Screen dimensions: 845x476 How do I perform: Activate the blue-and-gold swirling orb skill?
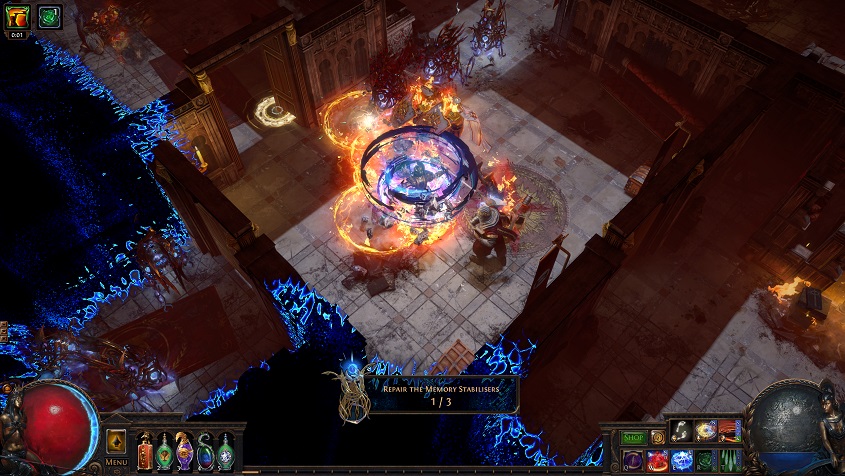[706, 431]
